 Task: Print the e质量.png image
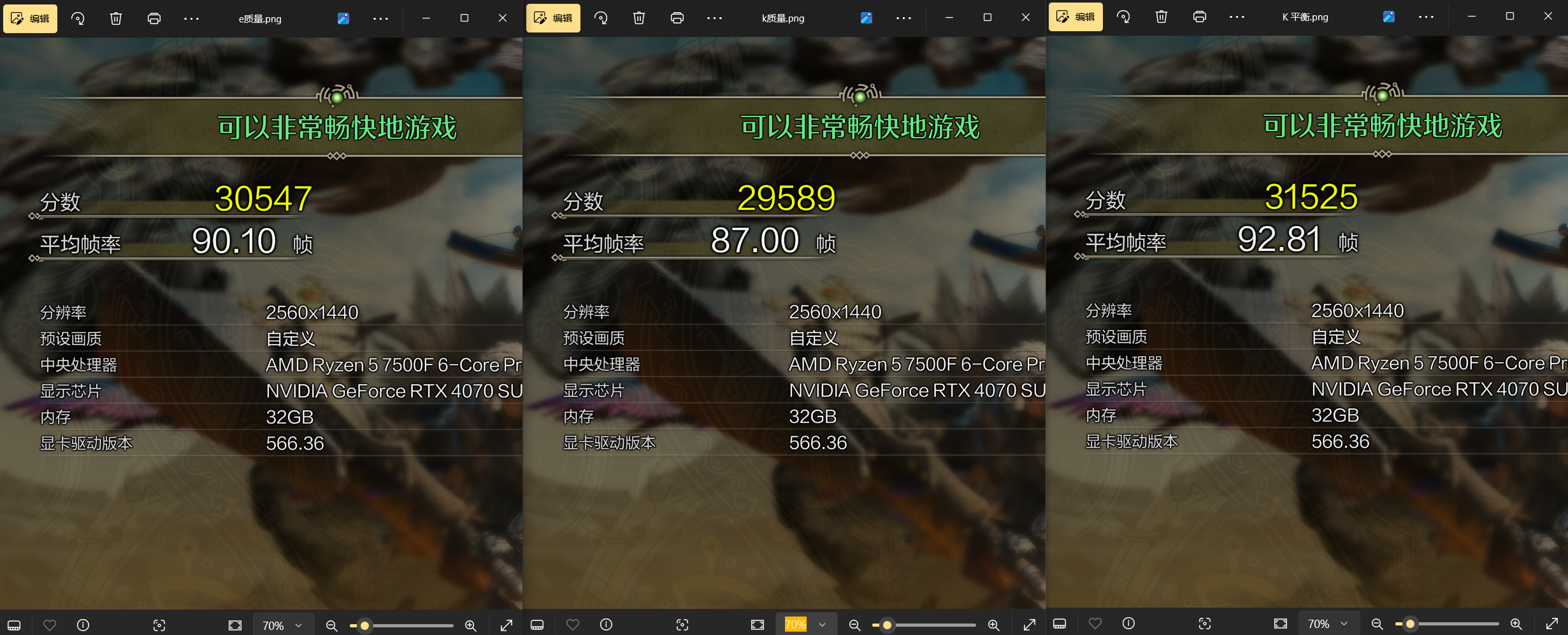pyautogui.click(x=154, y=18)
